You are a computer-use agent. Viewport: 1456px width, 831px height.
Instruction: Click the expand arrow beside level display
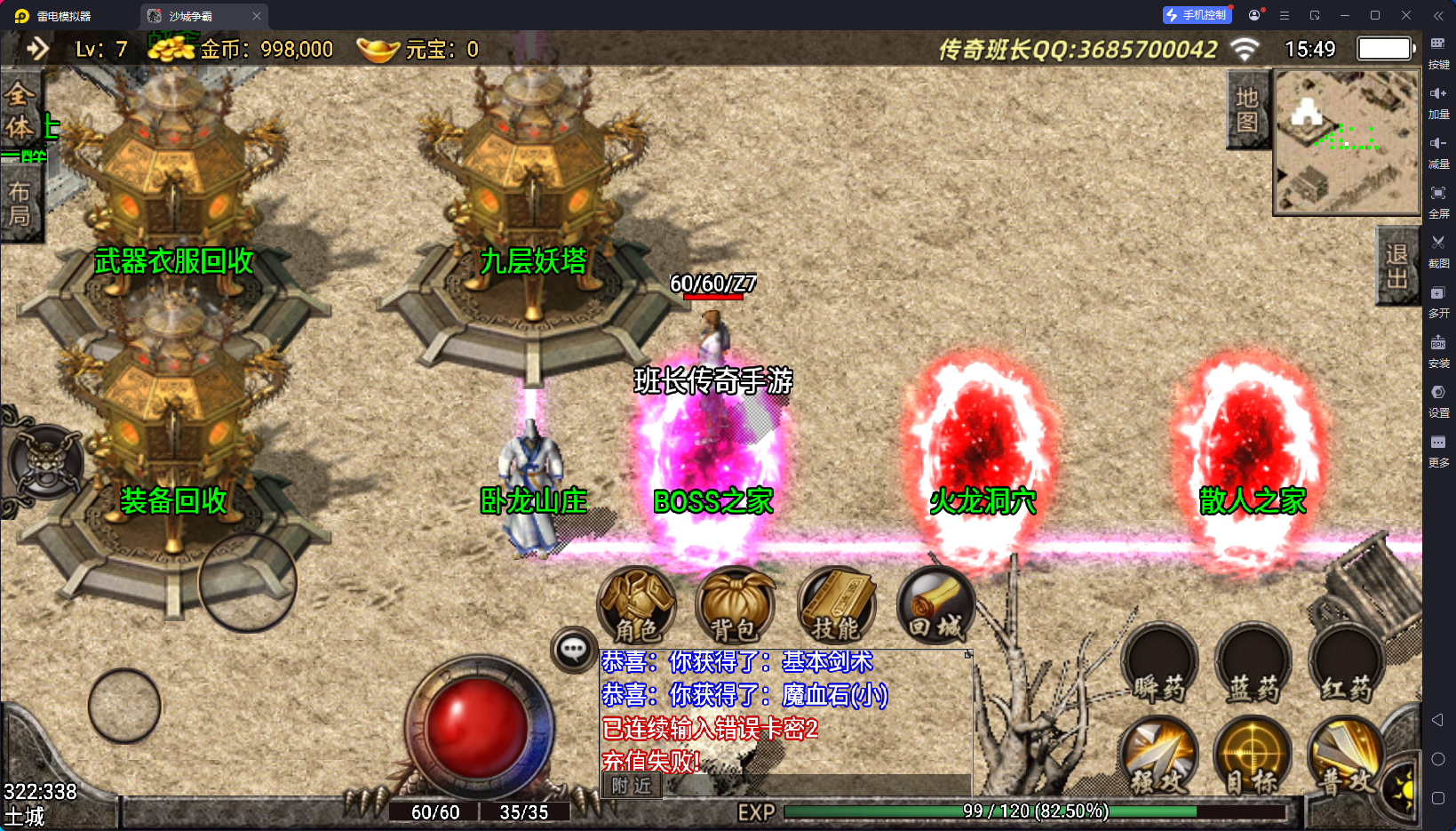tap(37, 49)
